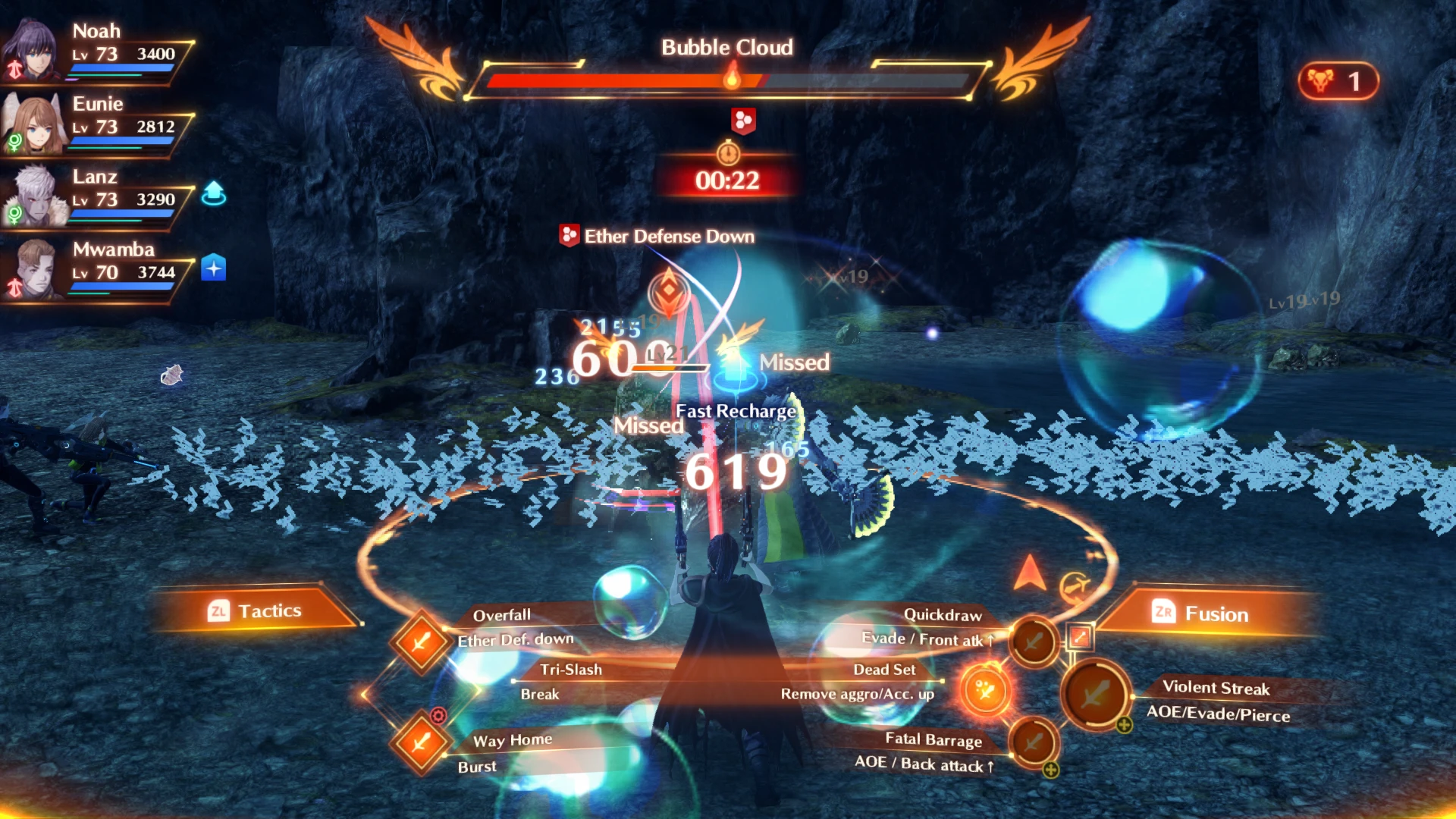Click Mwamba's blue buff status icon

click(x=214, y=268)
